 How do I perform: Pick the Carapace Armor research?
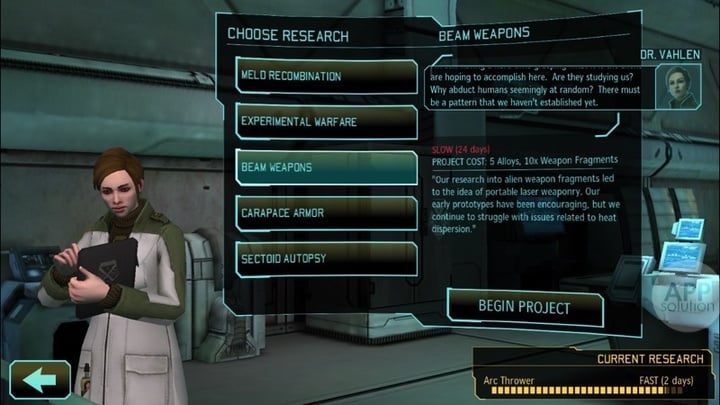tap(326, 213)
